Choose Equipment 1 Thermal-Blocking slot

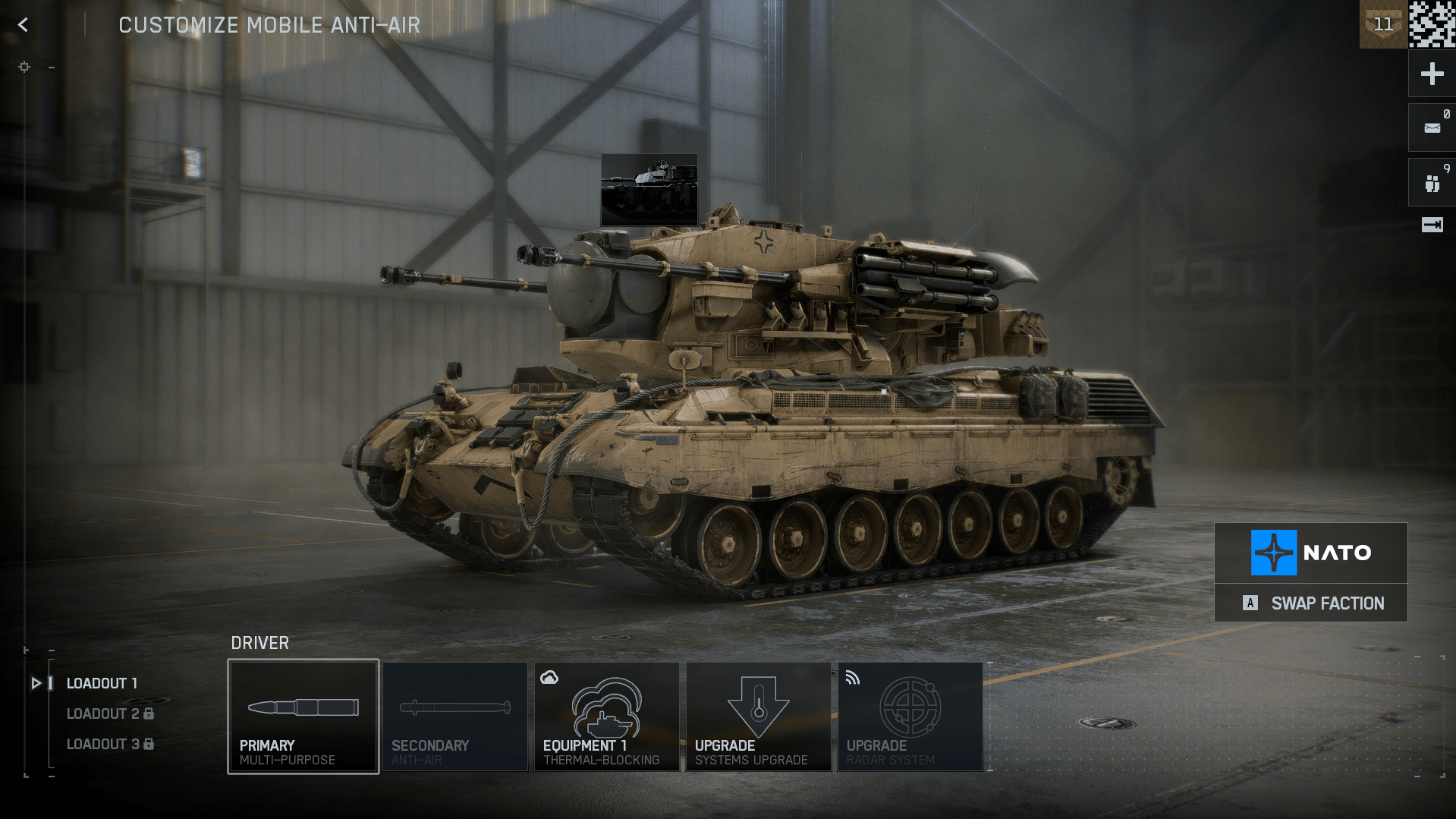(x=606, y=717)
